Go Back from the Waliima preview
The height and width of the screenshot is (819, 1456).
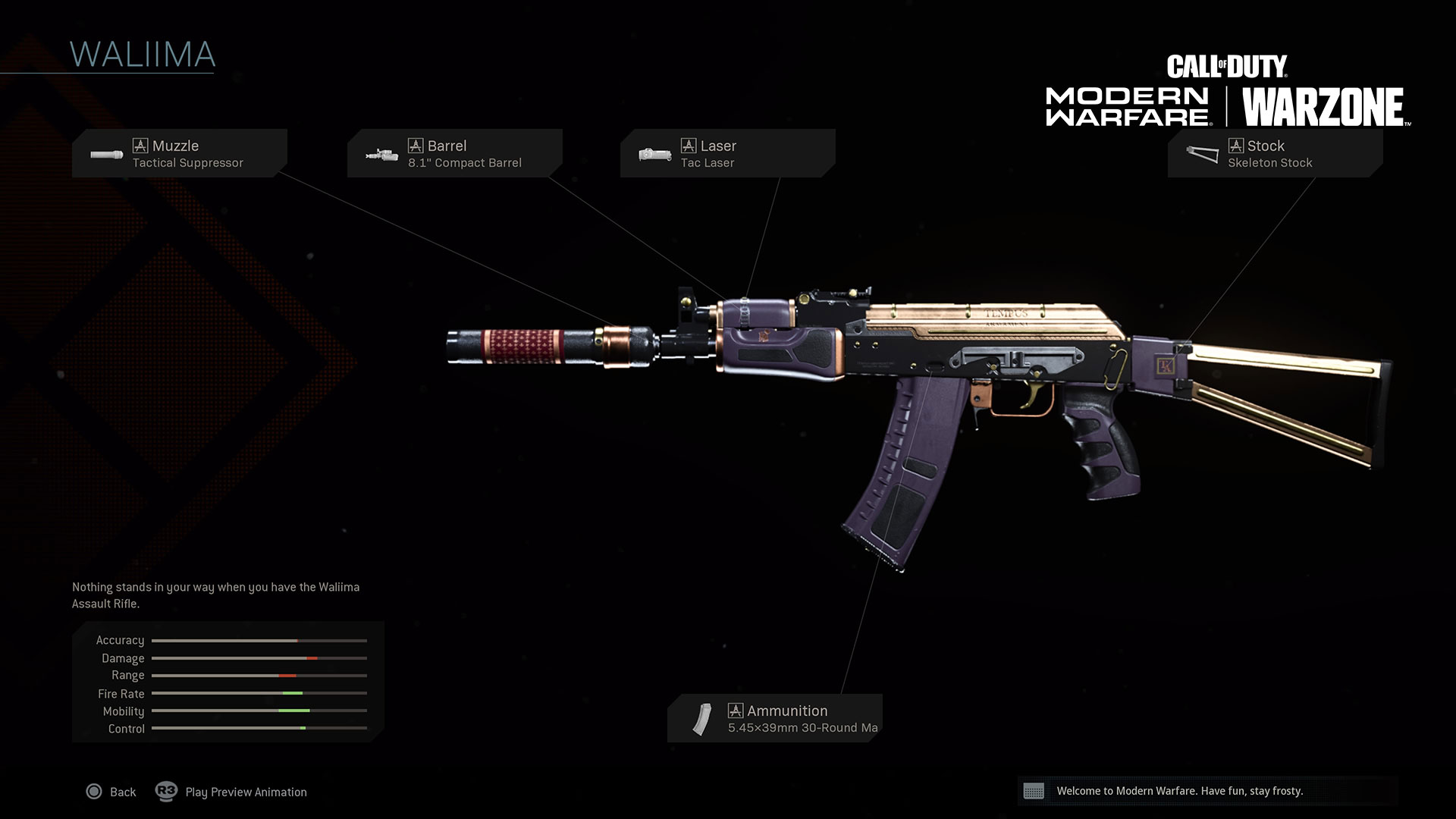111,792
